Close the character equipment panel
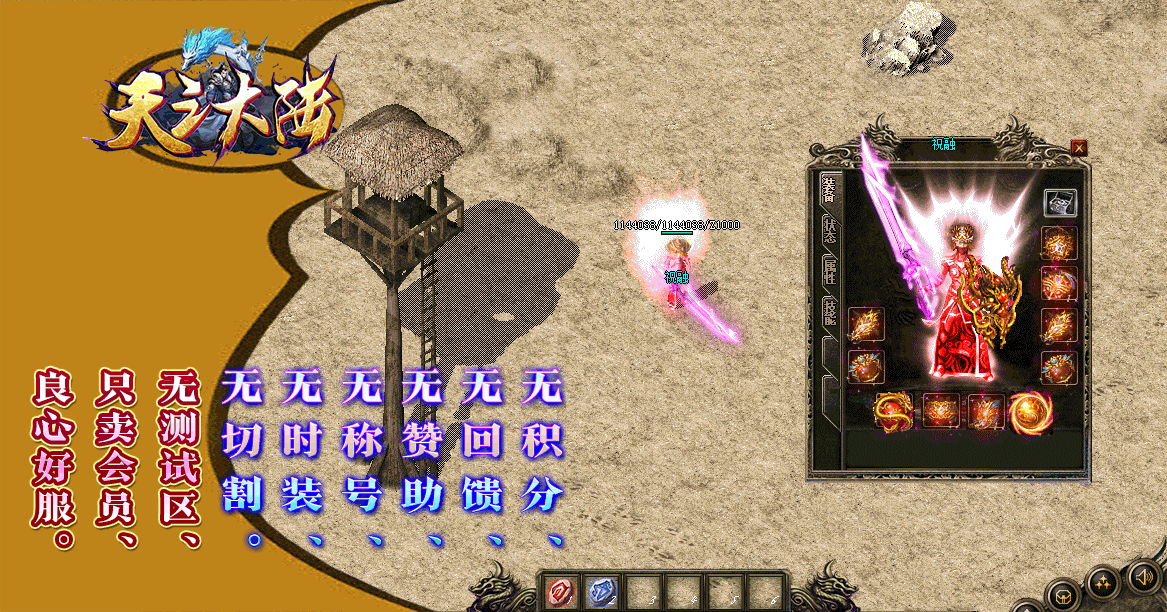The height and width of the screenshot is (612, 1167). [1079, 148]
